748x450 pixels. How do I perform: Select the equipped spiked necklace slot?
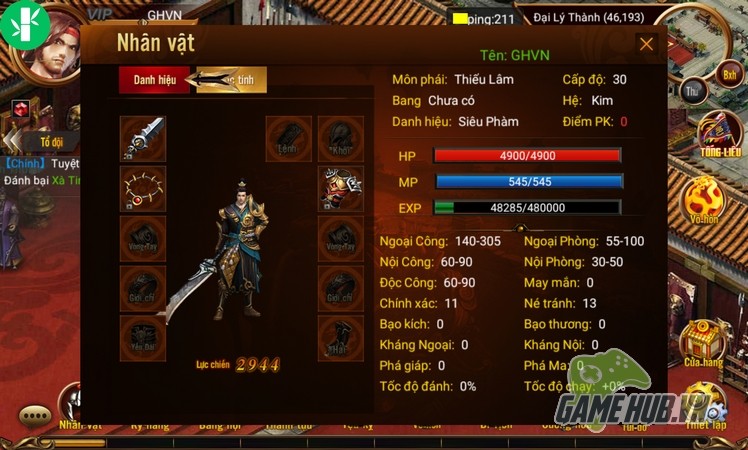142,187
